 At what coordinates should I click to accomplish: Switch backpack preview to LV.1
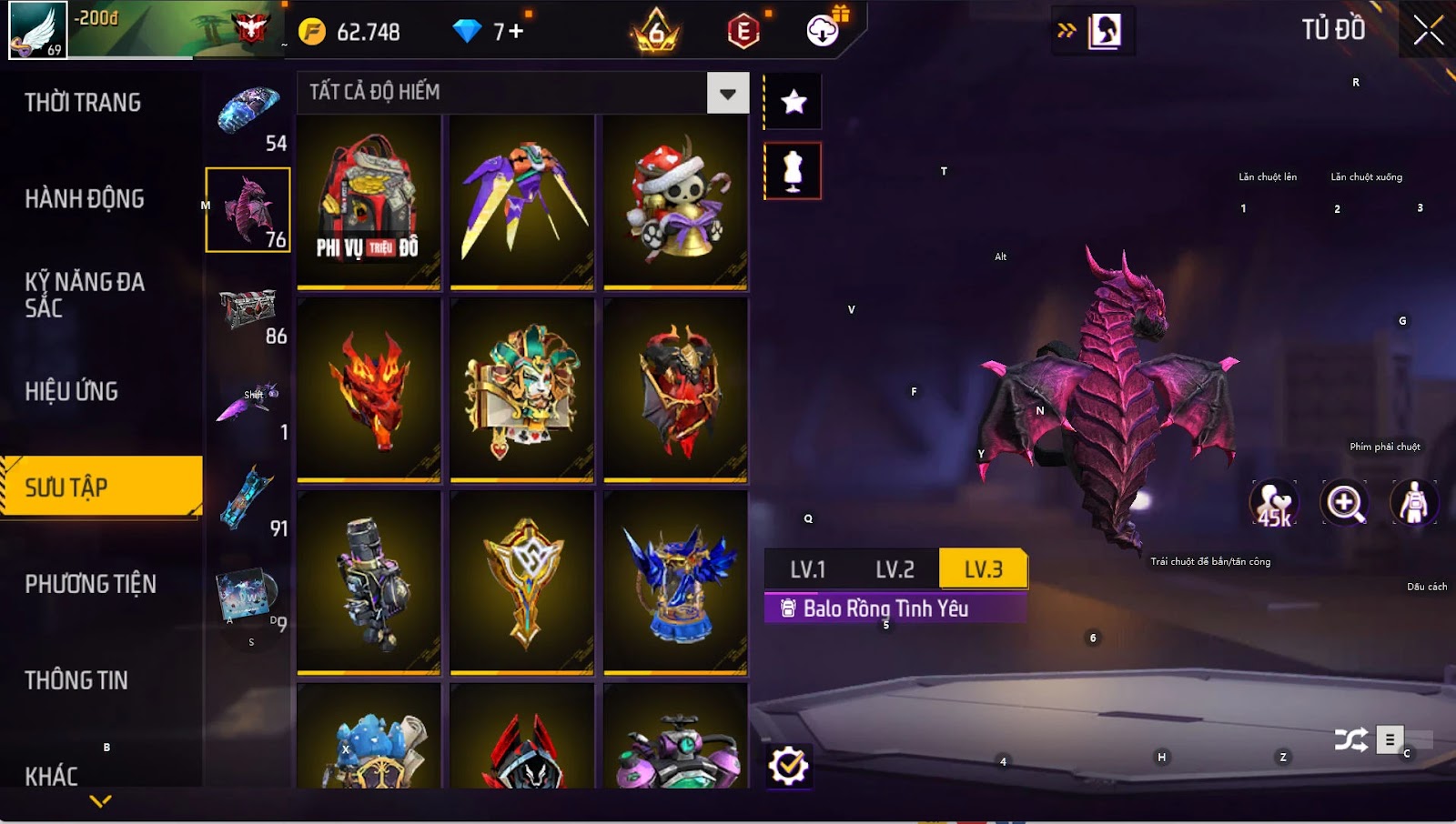(807, 570)
